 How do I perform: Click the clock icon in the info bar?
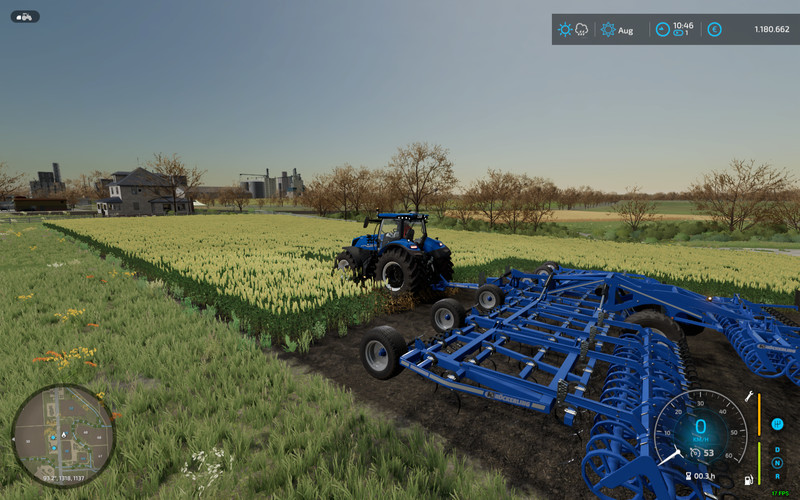(x=662, y=30)
